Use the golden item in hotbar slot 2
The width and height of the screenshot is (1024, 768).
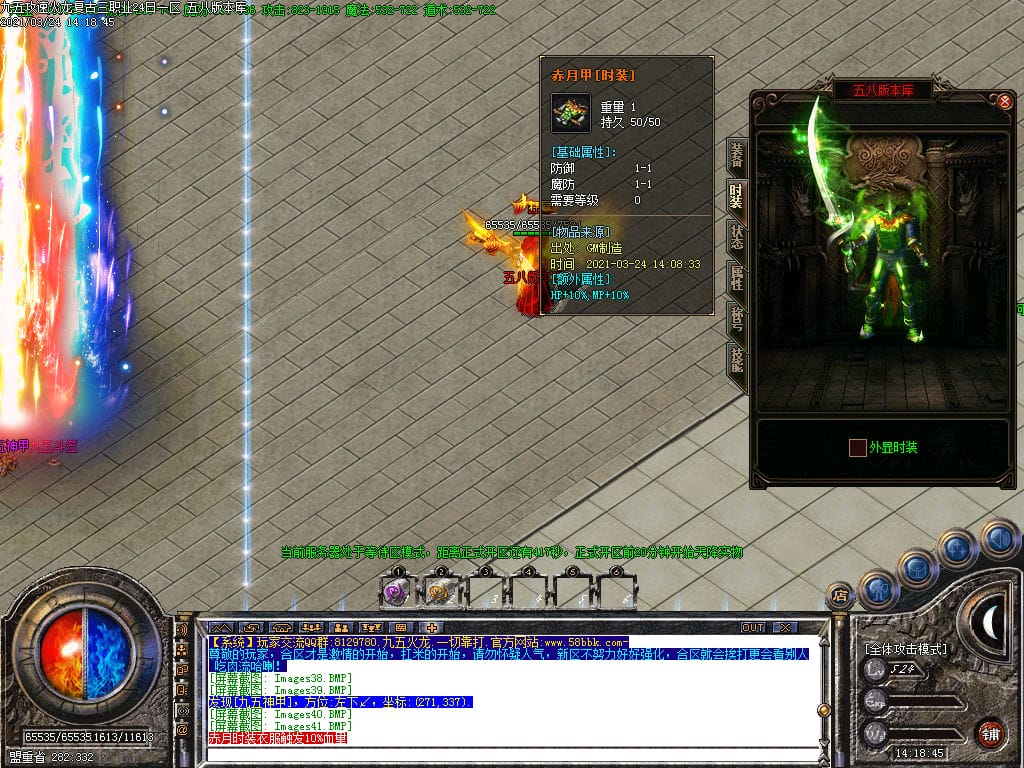click(x=440, y=592)
